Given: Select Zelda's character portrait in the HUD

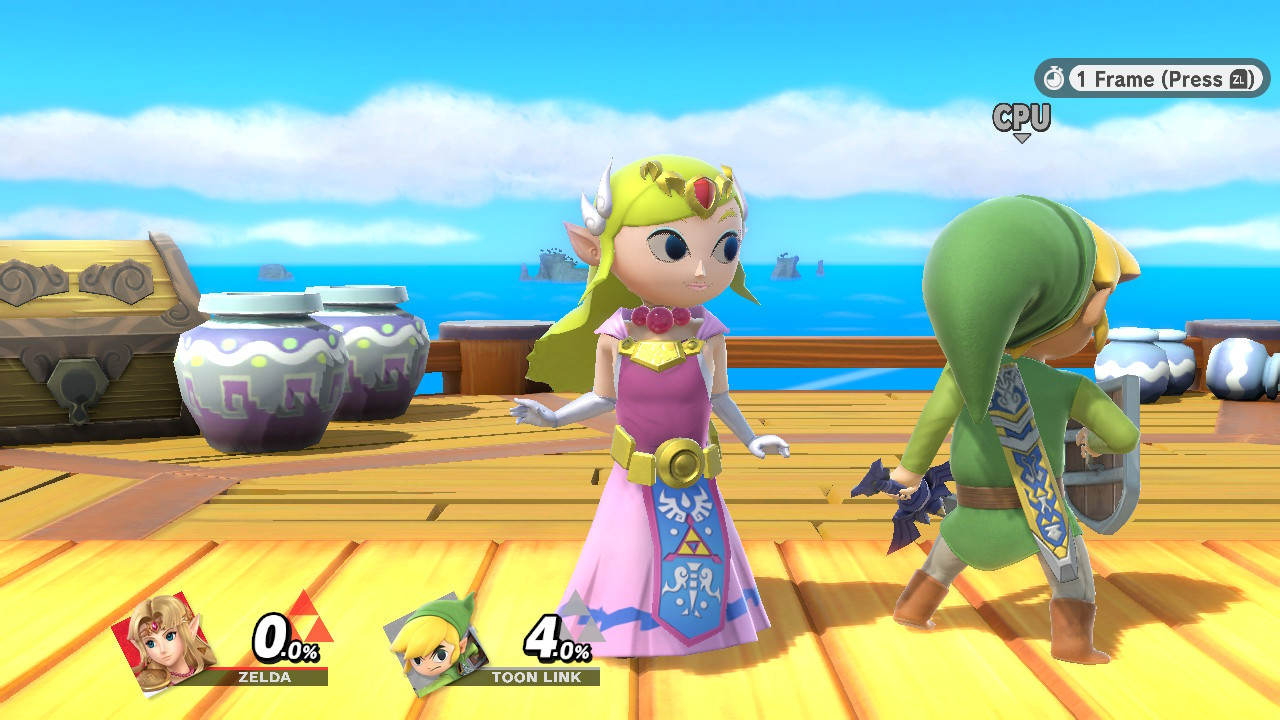Looking at the screenshot, I should 165,643.
